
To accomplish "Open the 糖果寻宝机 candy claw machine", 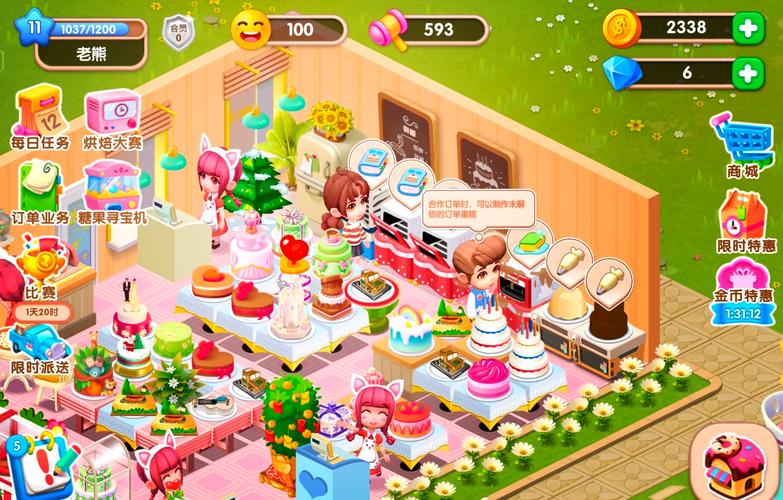I will point(112,188).
